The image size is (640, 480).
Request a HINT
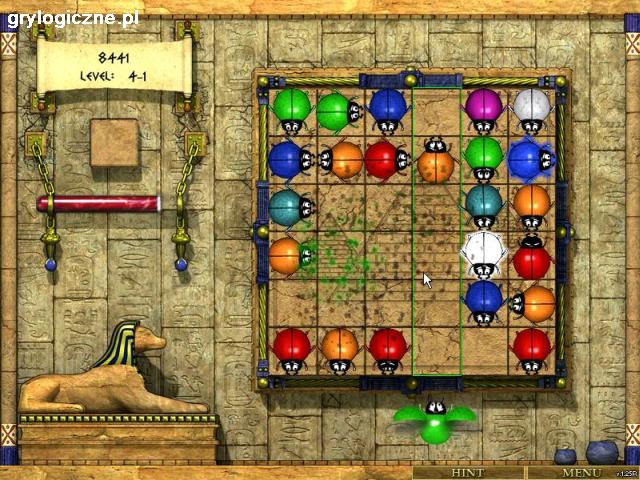click(x=468, y=472)
